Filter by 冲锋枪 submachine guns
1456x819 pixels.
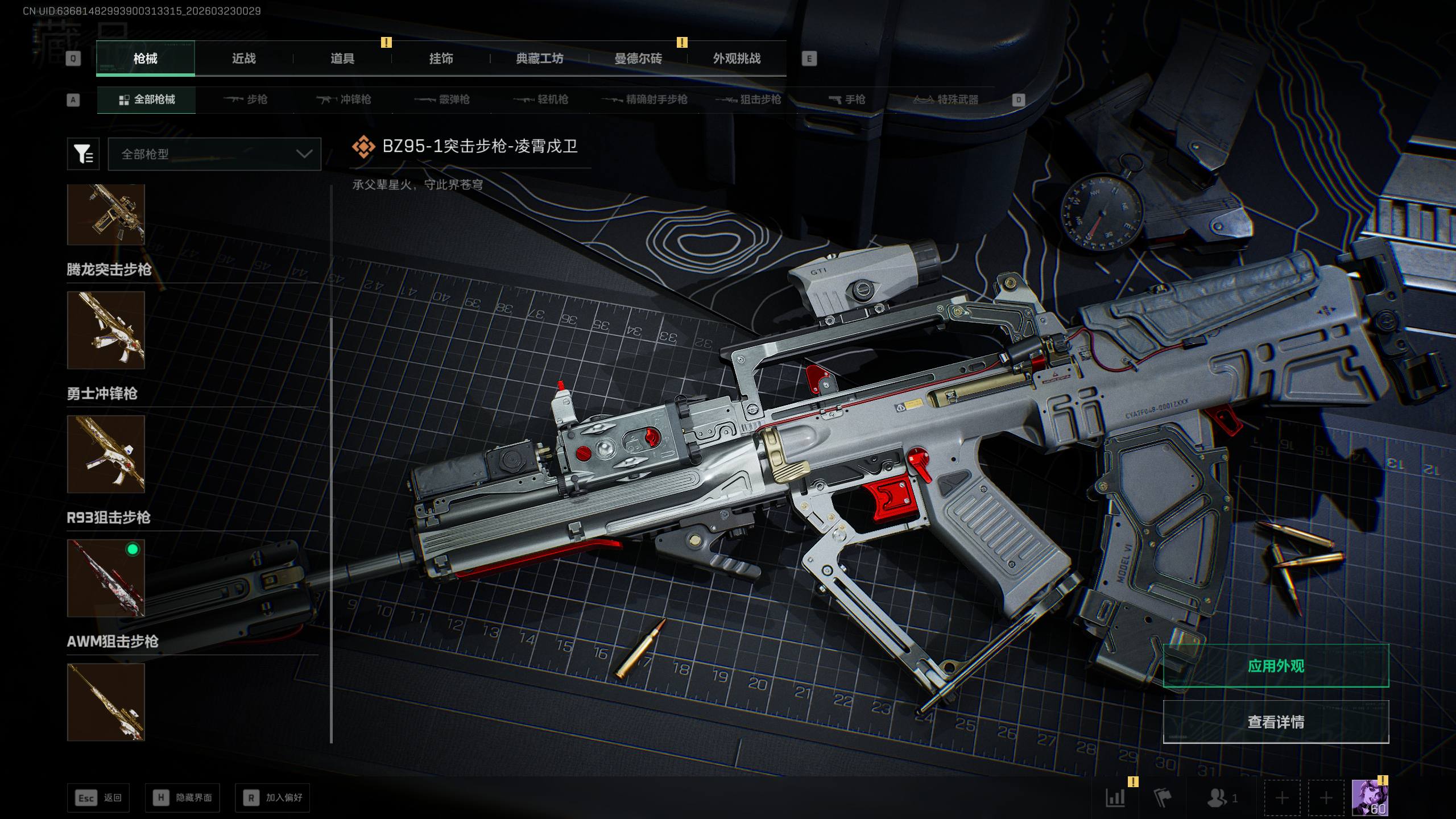click(344, 100)
